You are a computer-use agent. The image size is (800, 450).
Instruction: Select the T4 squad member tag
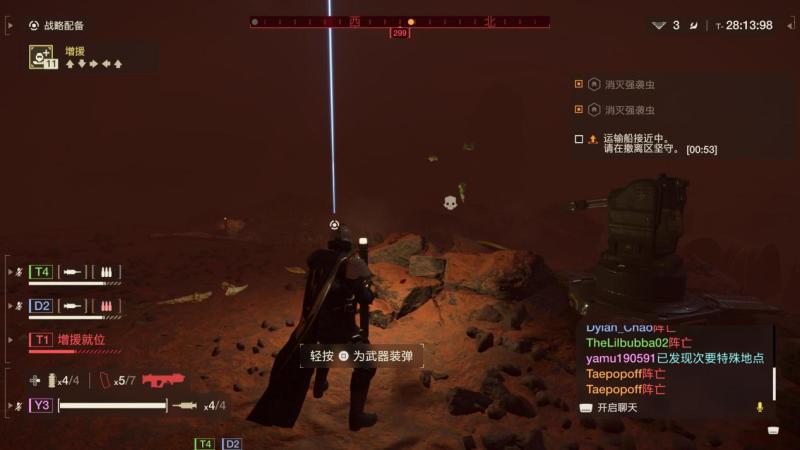pyautogui.click(x=41, y=271)
